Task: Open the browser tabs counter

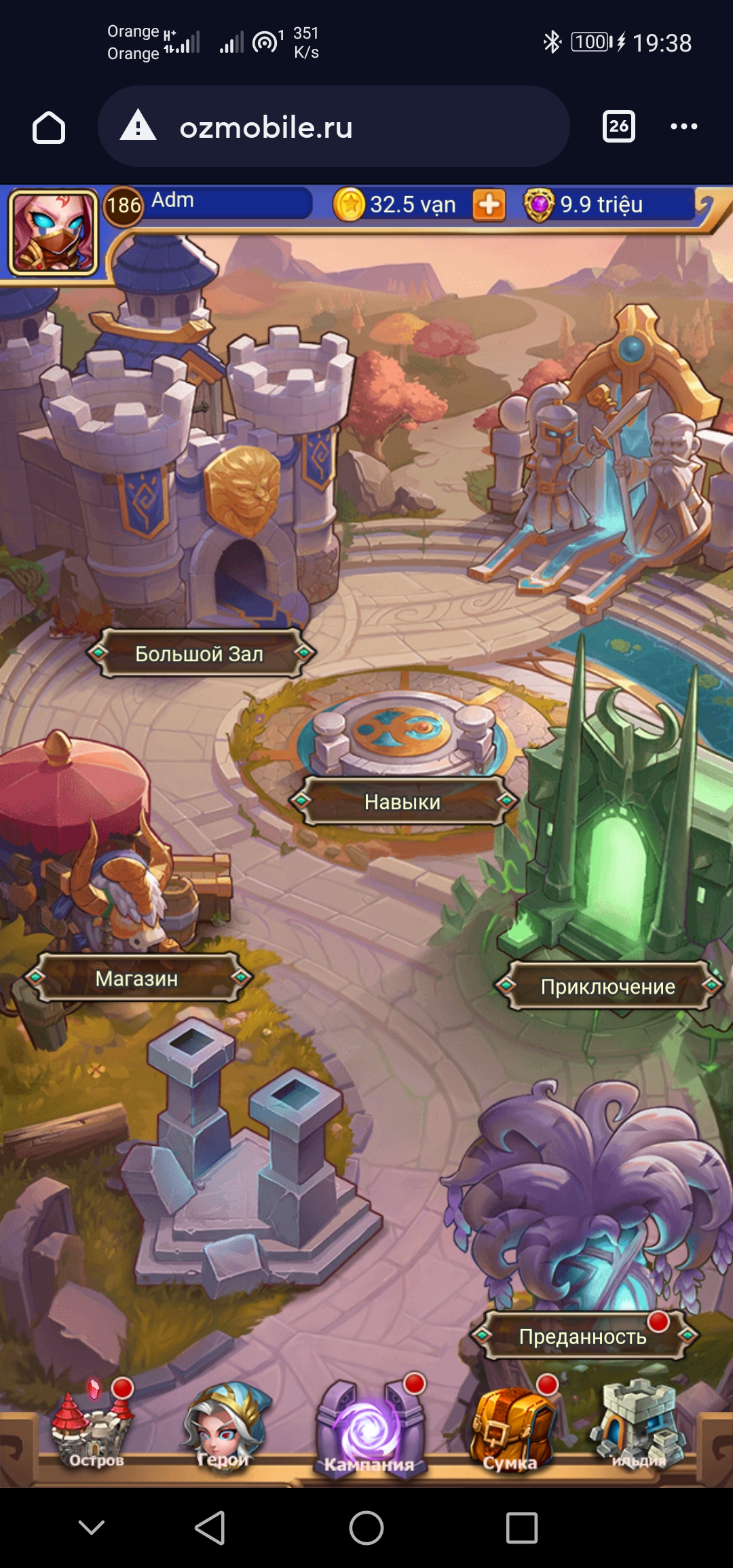Action: 618,126
